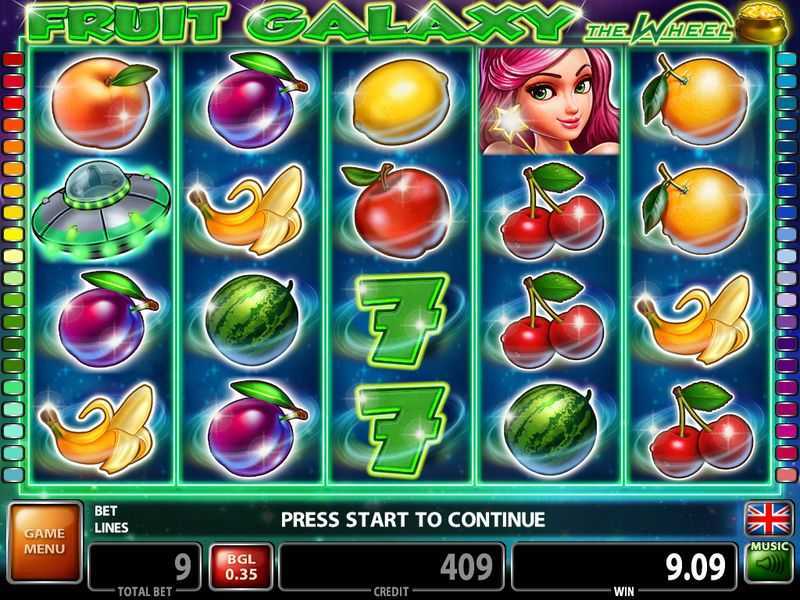This screenshot has height=600, width=800.
Task: Click the pot of gold icon
Action: (x=763, y=22)
